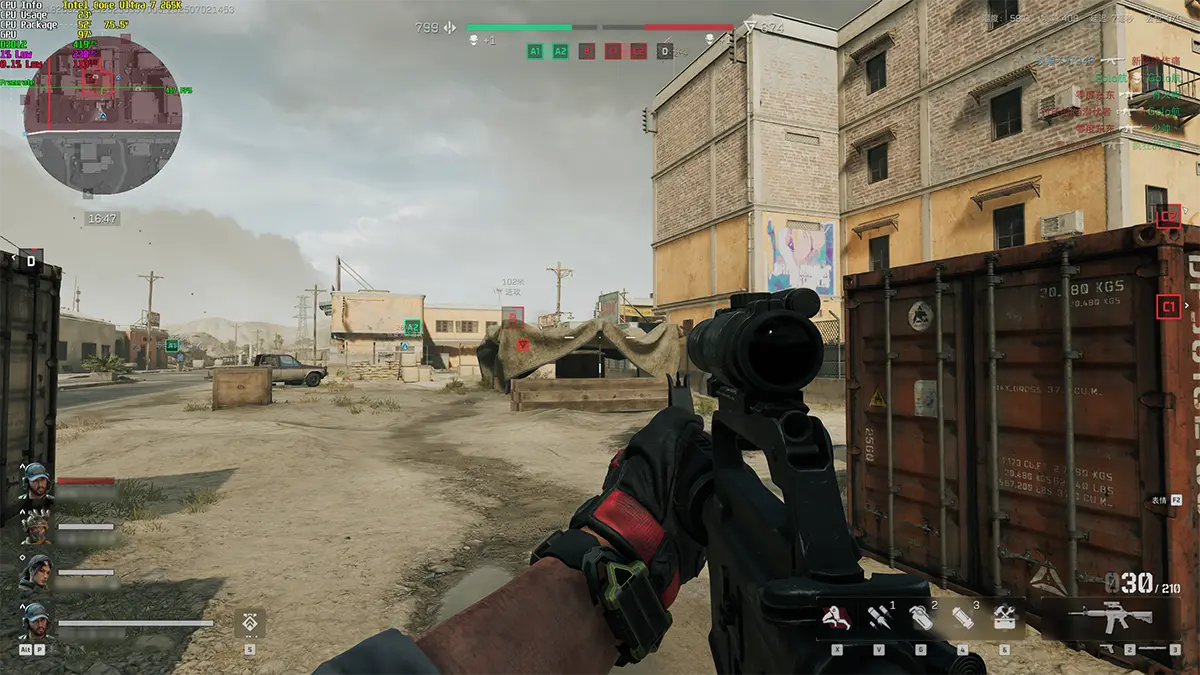
Task: Open the toolbox repair kit slot
Action: [1004, 619]
